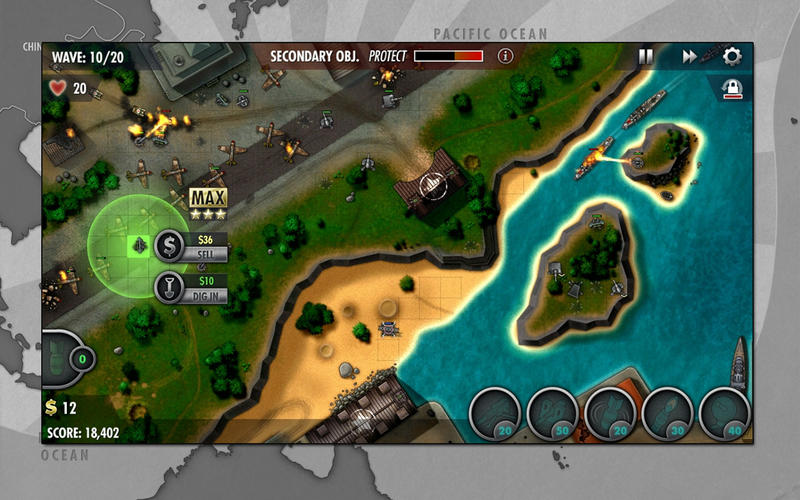The height and width of the screenshot is (500, 800).
Task: Choose the missile build option costing 30
Action: pyautogui.click(x=668, y=412)
